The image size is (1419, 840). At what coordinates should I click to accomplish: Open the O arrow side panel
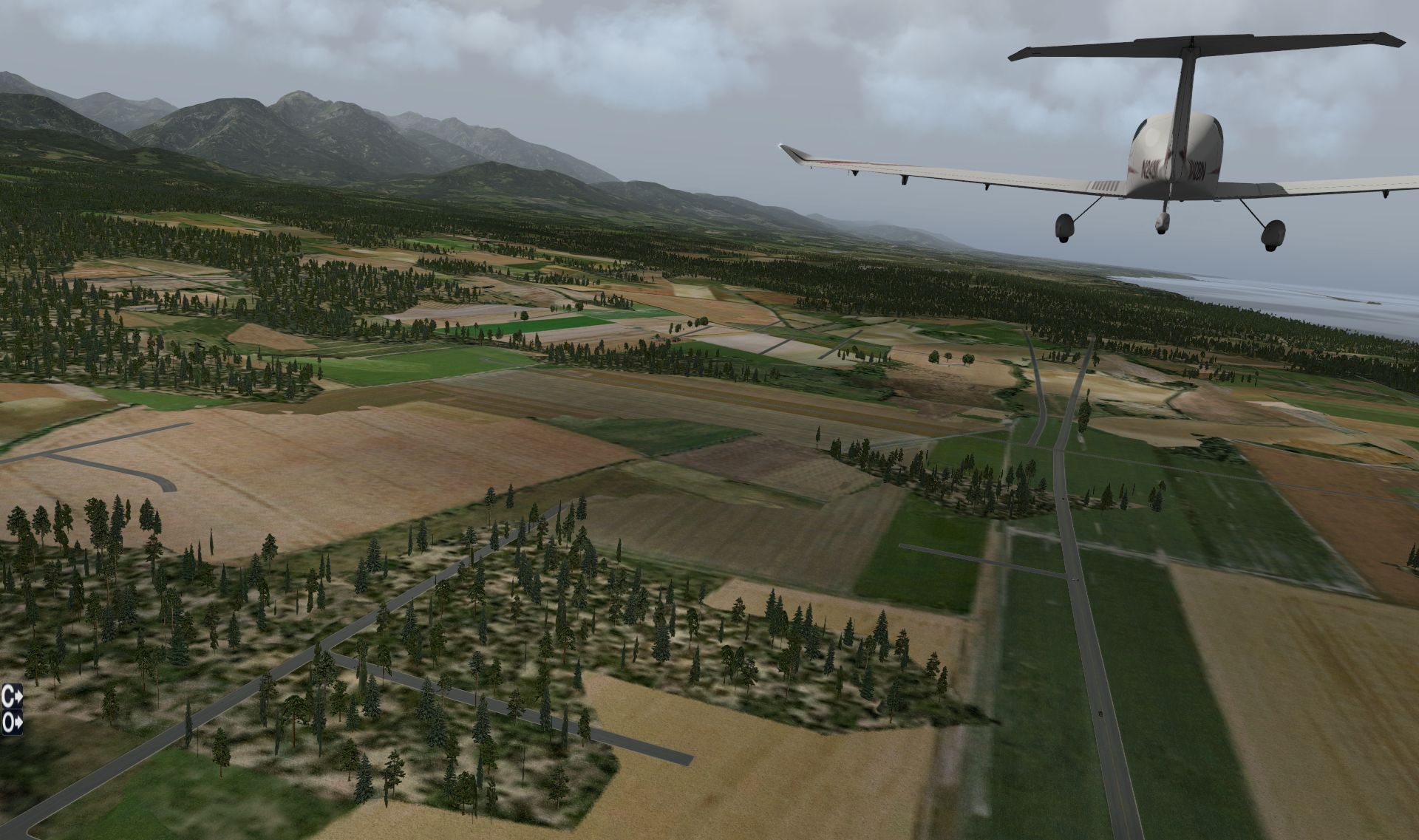(12, 723)
